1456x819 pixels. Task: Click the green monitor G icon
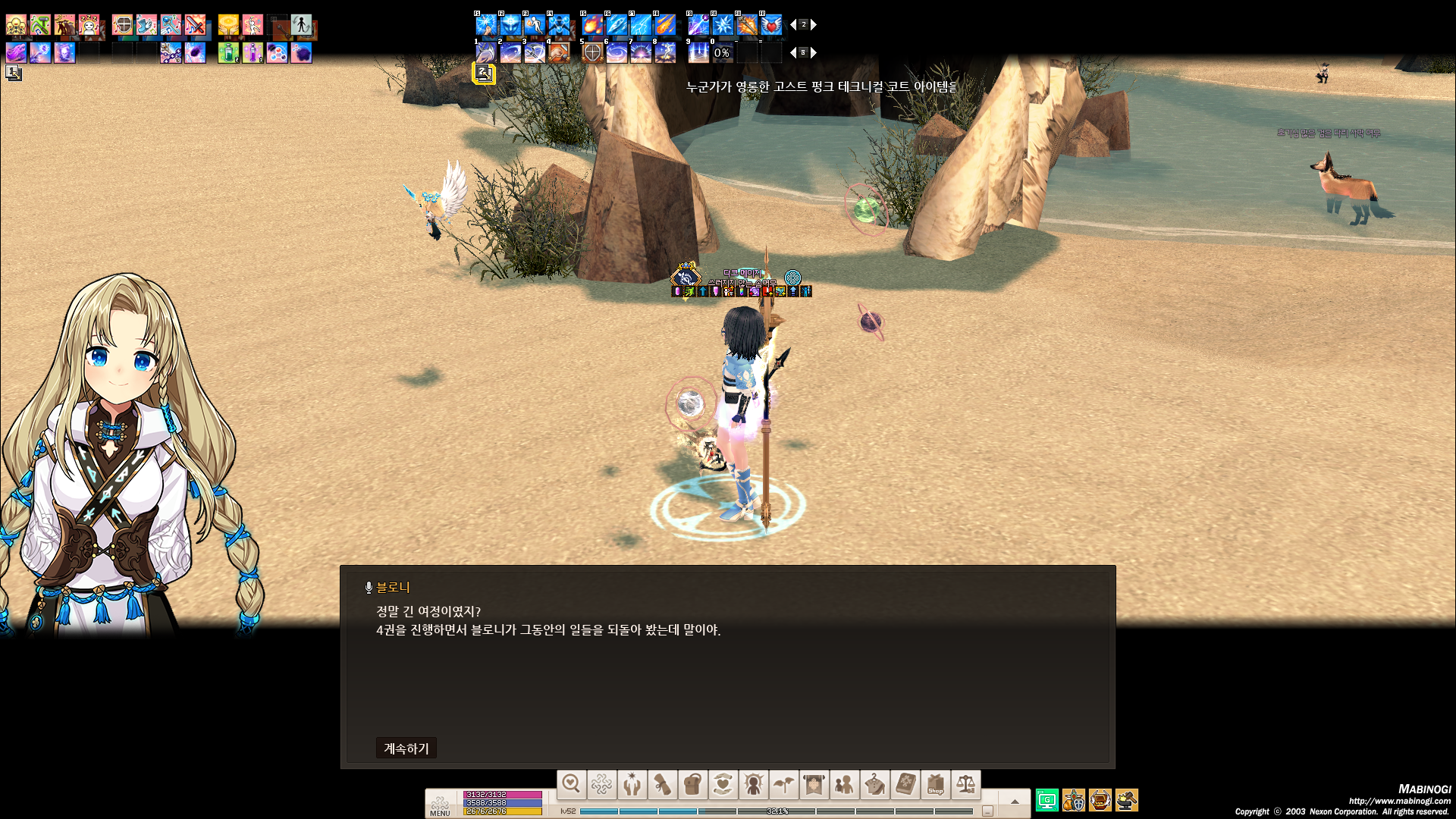tap(1046, 800)
